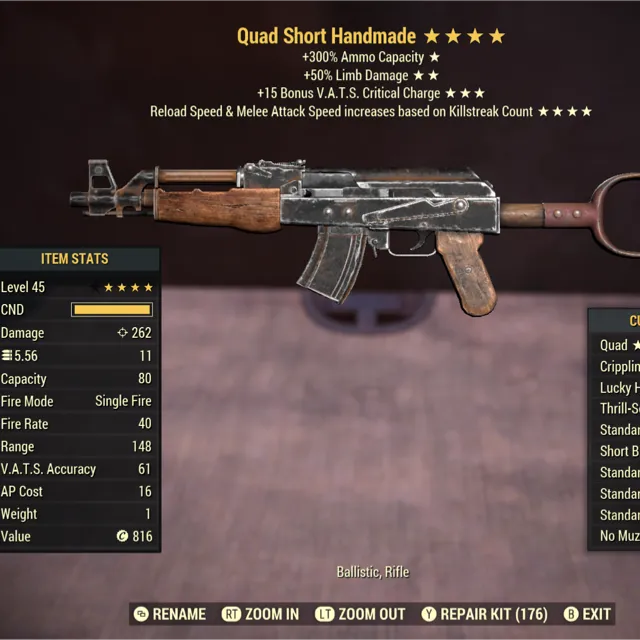The width and height of the screenshot is (640, 640).
Task: Click the Zoom In button
Action: coord(261,614)
